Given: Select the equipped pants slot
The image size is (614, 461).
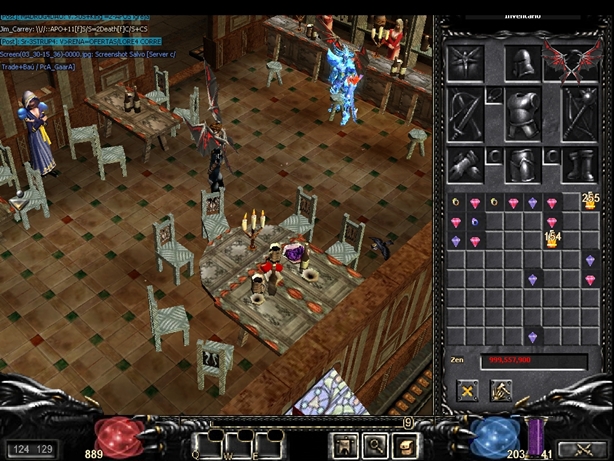Looking at the screenshot, I should pyautogui.click(x=521, y=164).
